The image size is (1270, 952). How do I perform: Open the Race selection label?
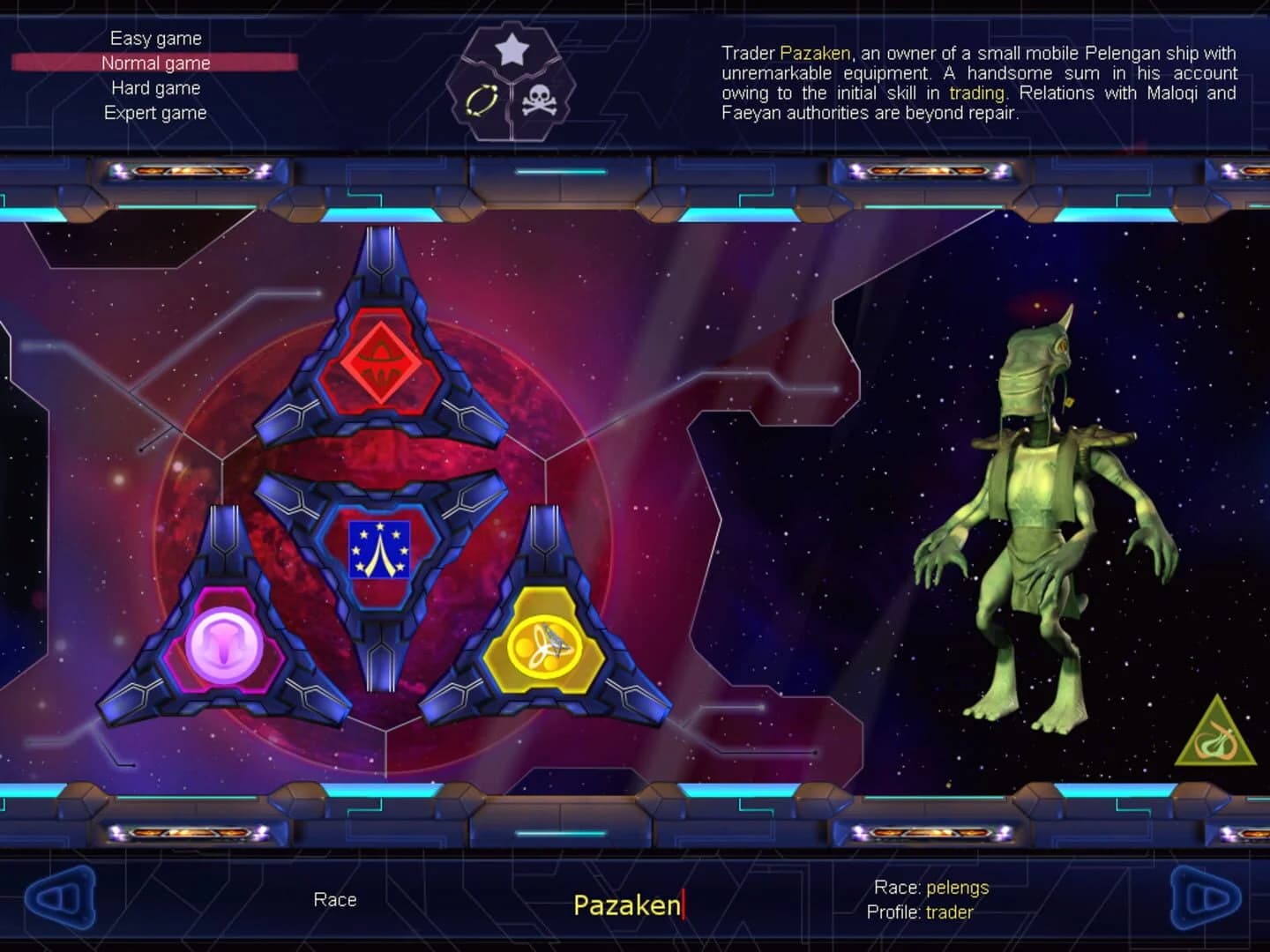pos(335,899)
